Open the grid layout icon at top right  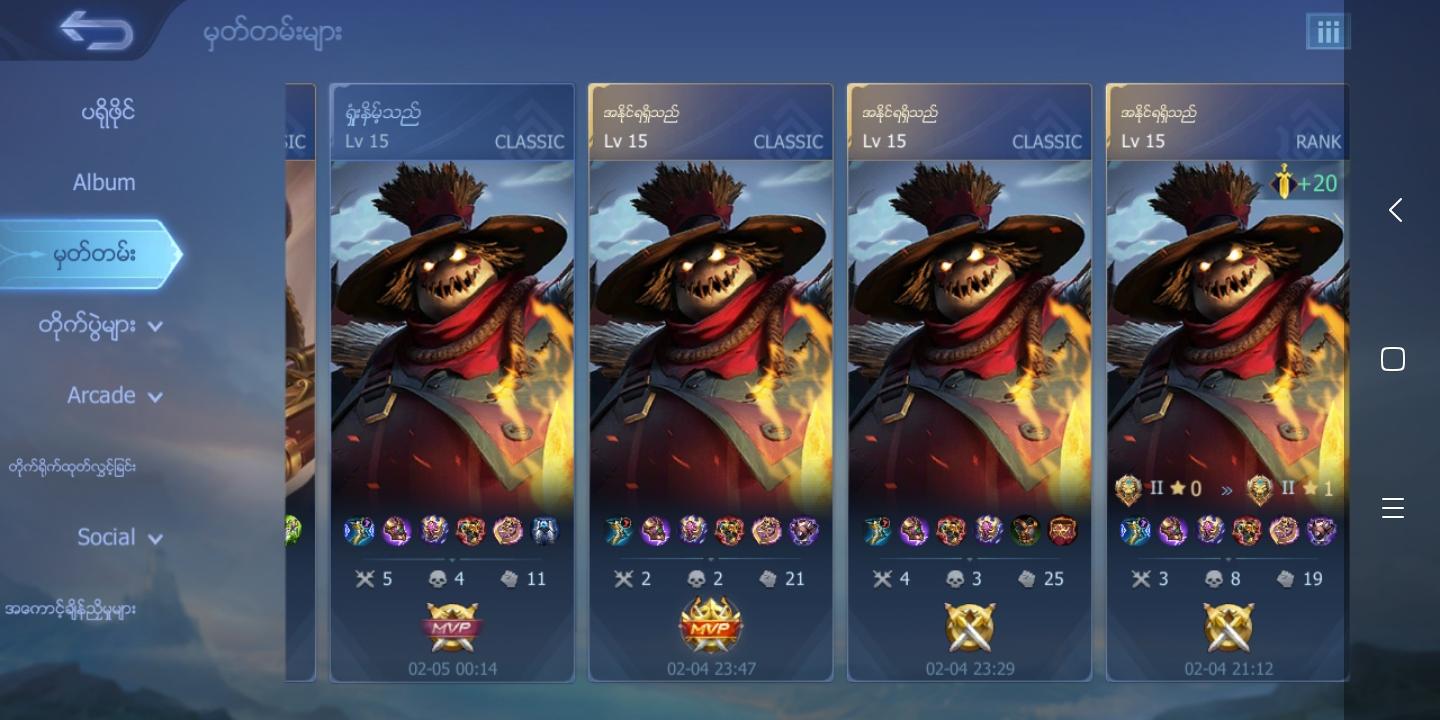point(1328,31)
